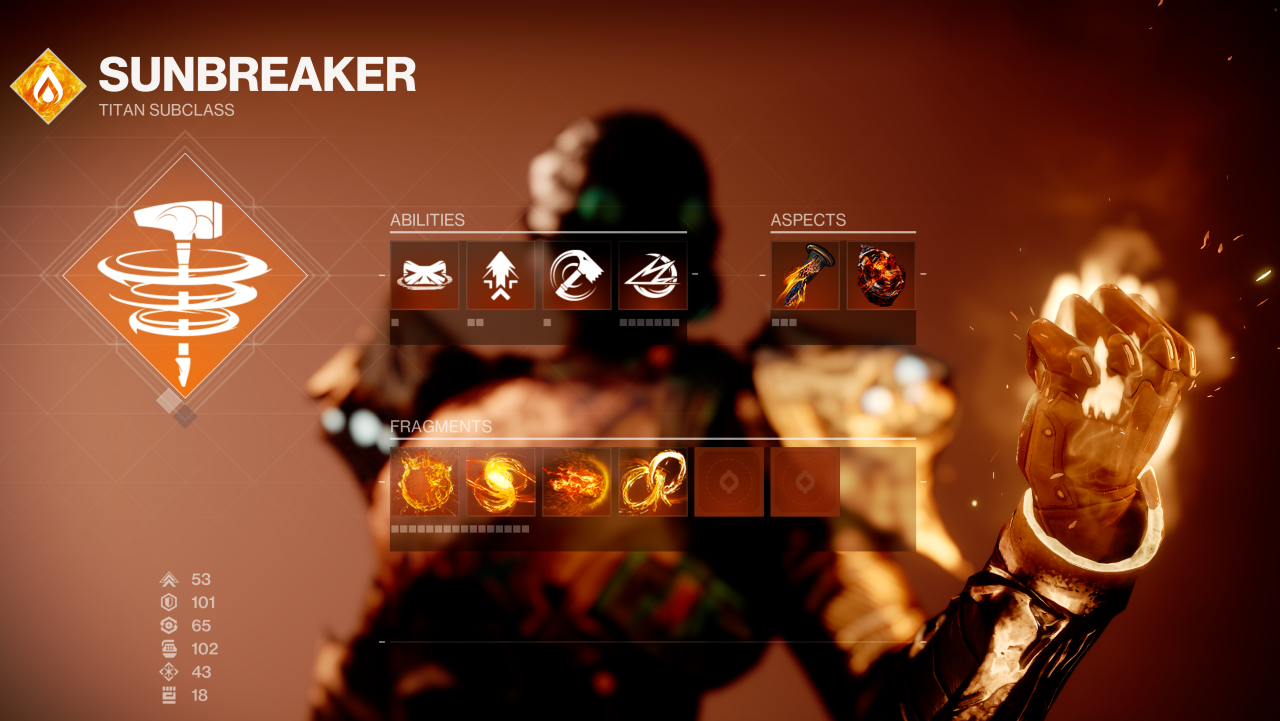Open the fireball Fragment in slot three
The height and width of the screenshot is (721, 1280).
coord(576,481)
